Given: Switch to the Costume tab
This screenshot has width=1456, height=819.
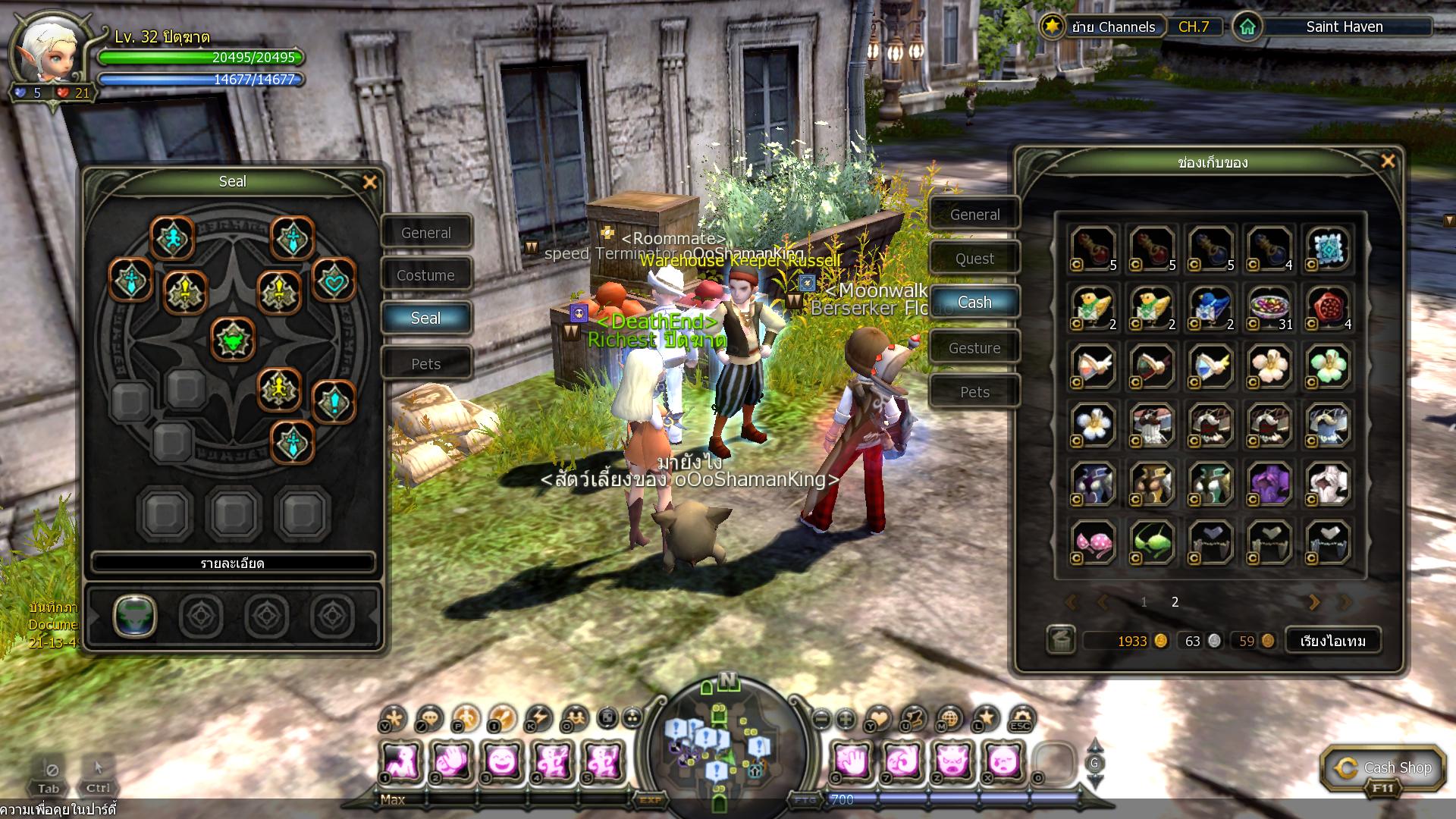Looking at the screenshot, I should coord(426,275).
